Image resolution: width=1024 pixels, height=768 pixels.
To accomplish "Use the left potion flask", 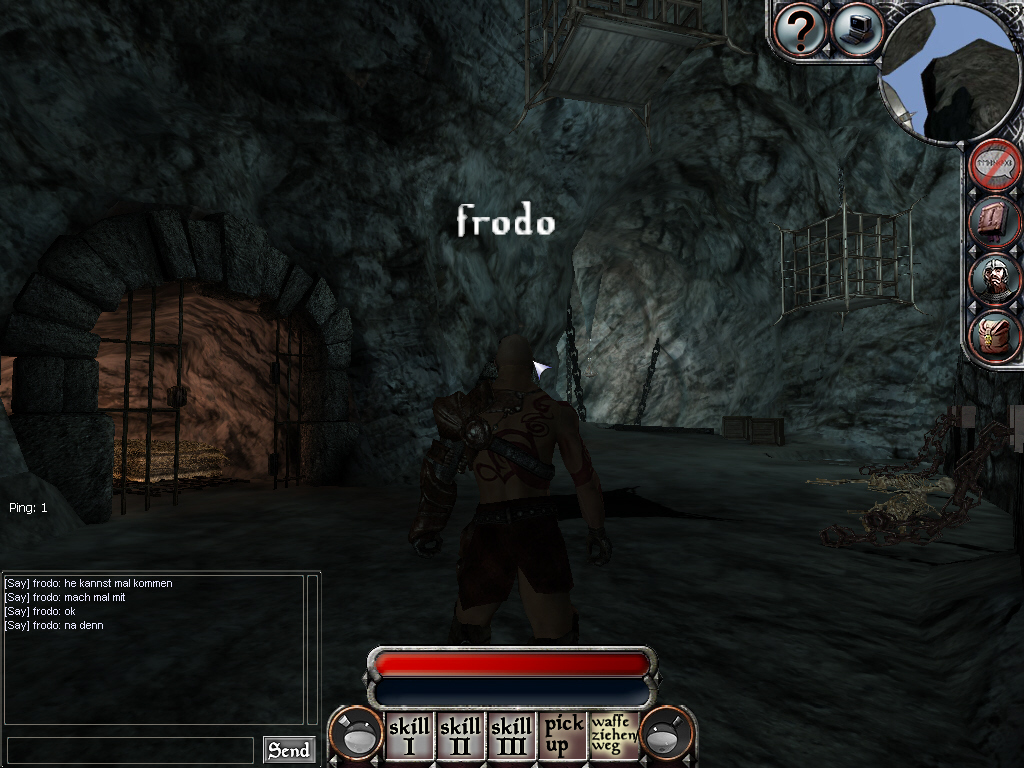I will click(356, 735).
